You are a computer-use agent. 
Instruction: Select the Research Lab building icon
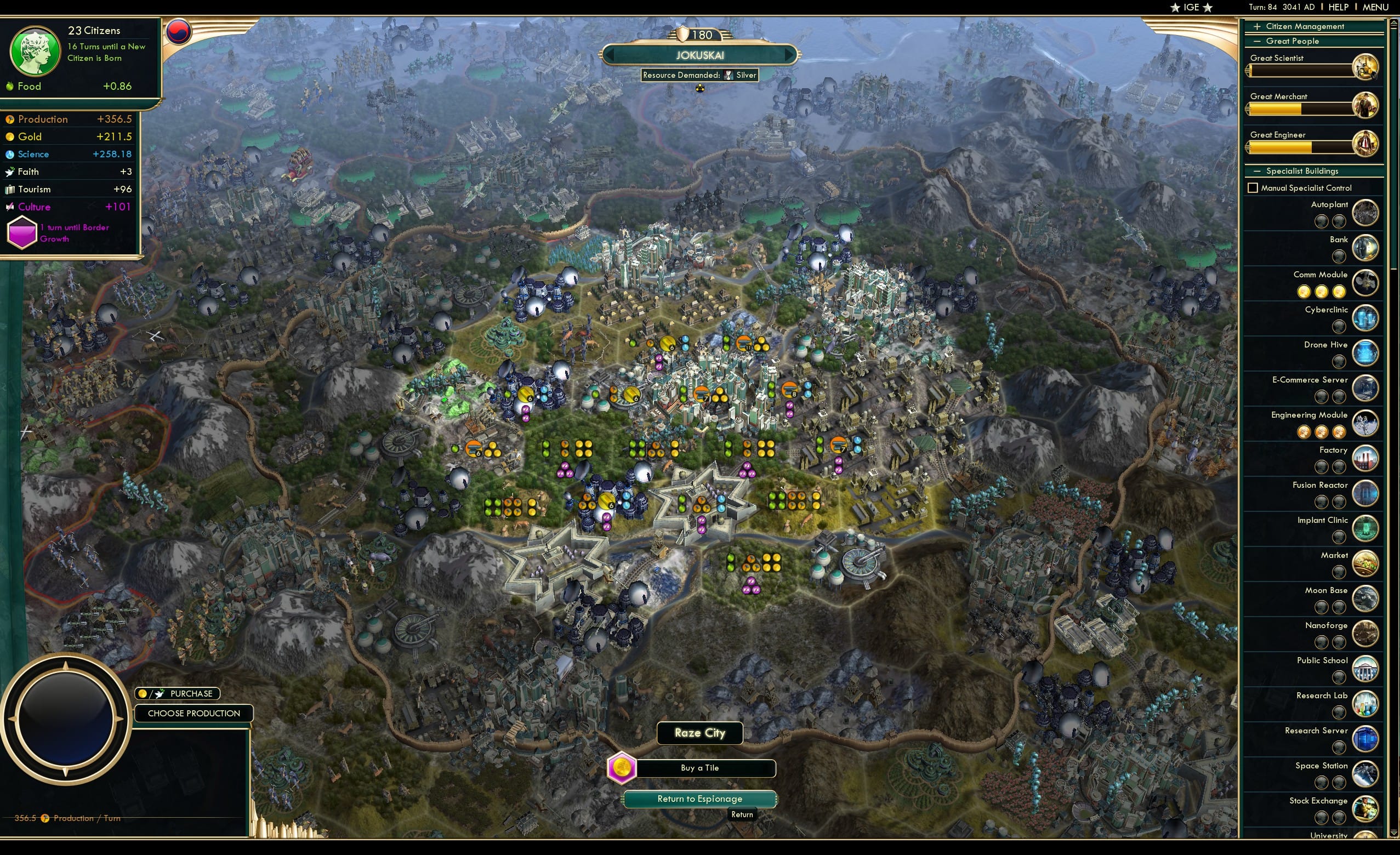pos(1367,704)
